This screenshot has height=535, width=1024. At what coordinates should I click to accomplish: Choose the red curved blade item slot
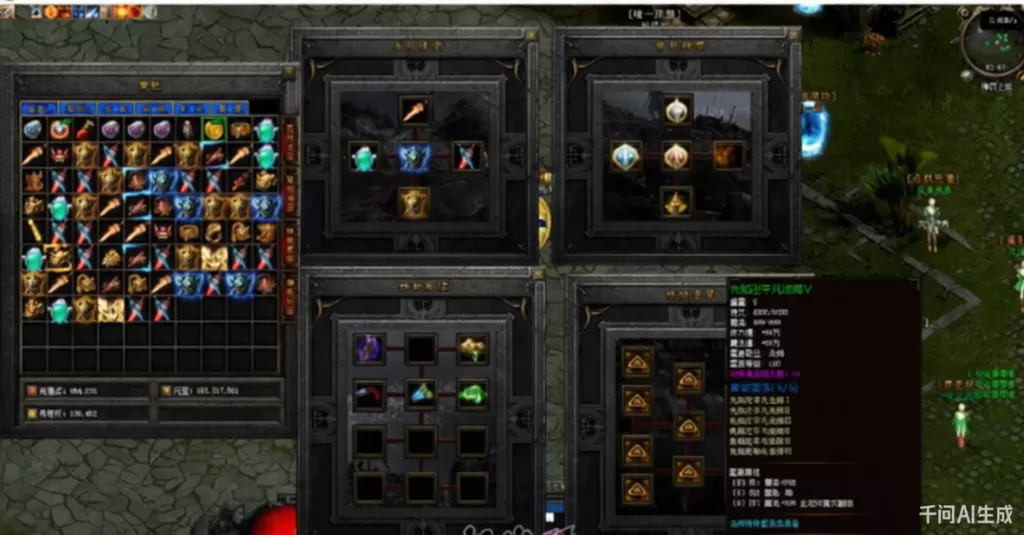pyautogui.click(x=368, y=393)
